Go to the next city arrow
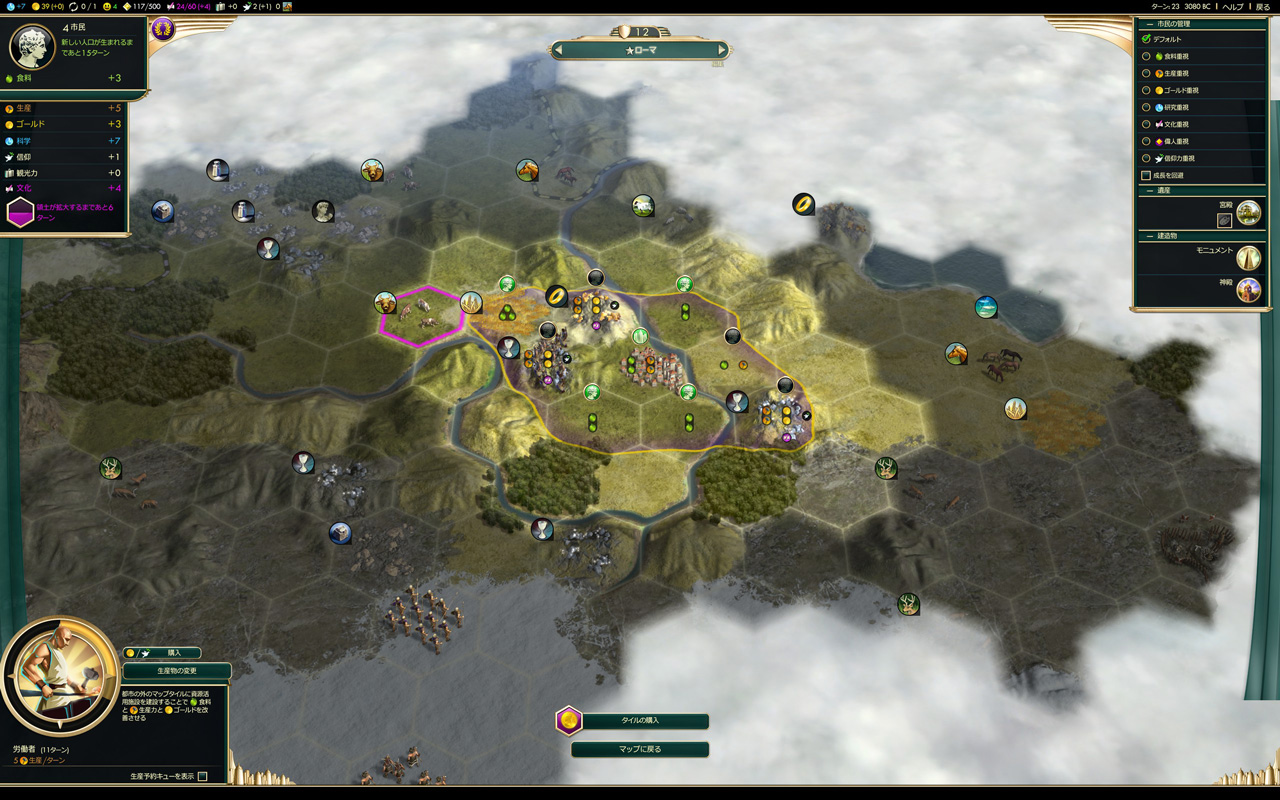This screenshot has height=800, width=1280. click(721, 50)
